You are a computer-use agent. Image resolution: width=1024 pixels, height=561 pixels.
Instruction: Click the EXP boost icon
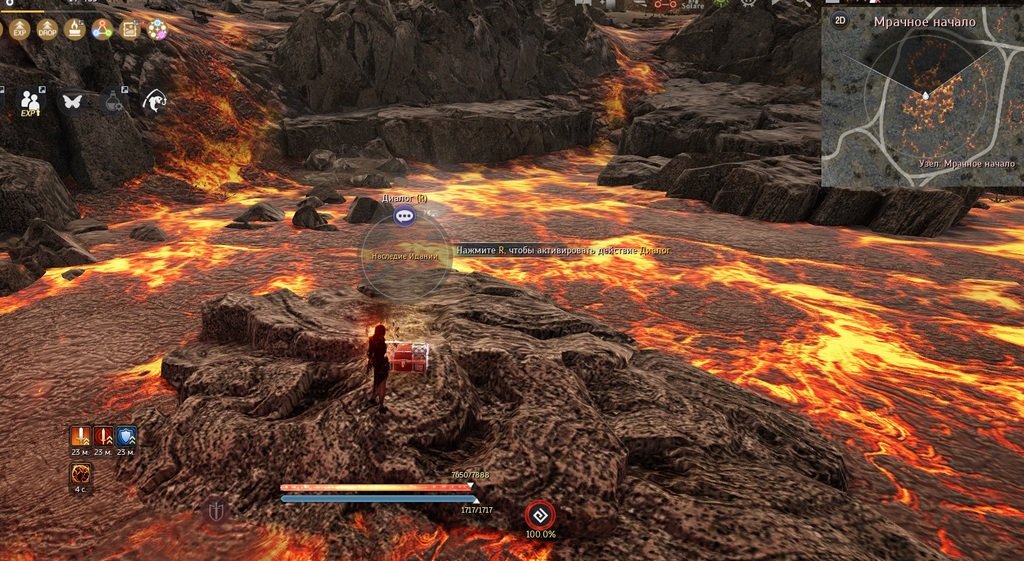pyautogui.click(x=20, y=29)
